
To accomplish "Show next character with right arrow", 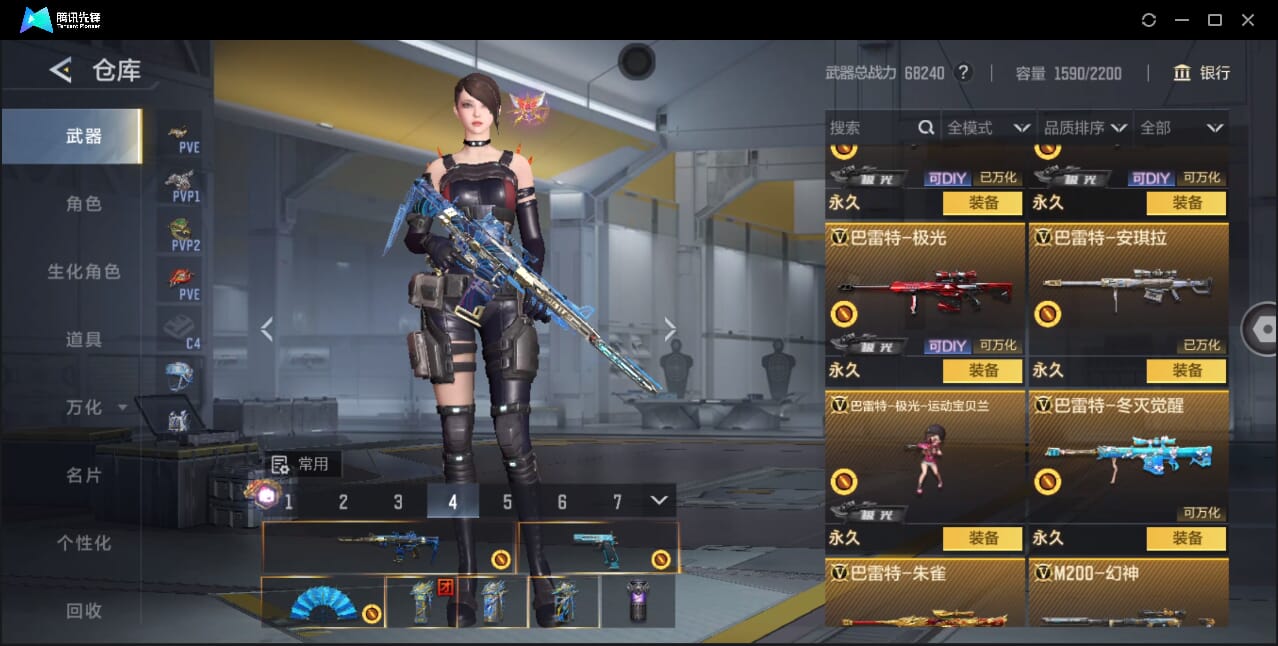I will coord(670,329).
